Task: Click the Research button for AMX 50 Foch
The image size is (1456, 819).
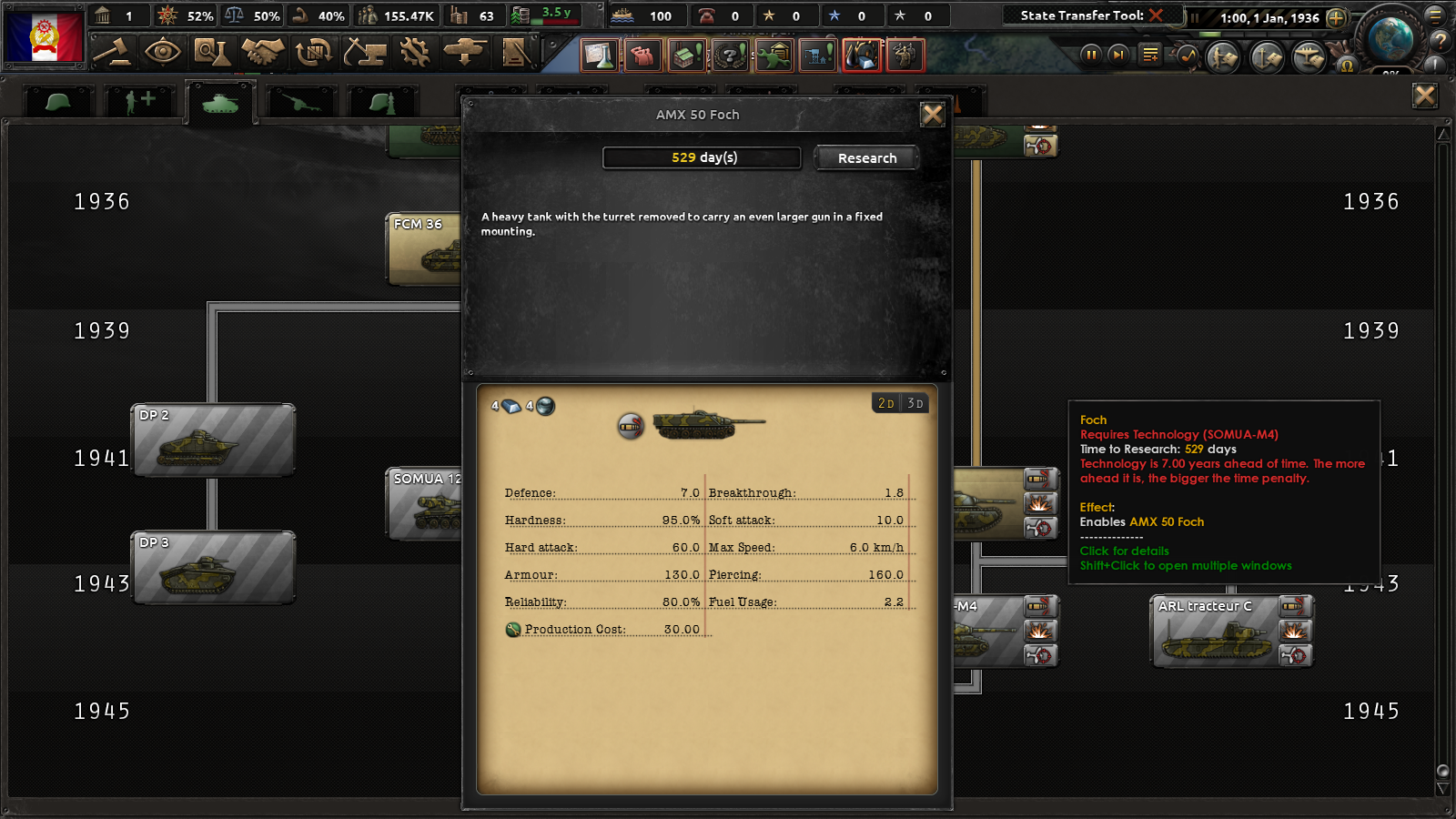Action: pyautogui.click(x=865, y=157)
